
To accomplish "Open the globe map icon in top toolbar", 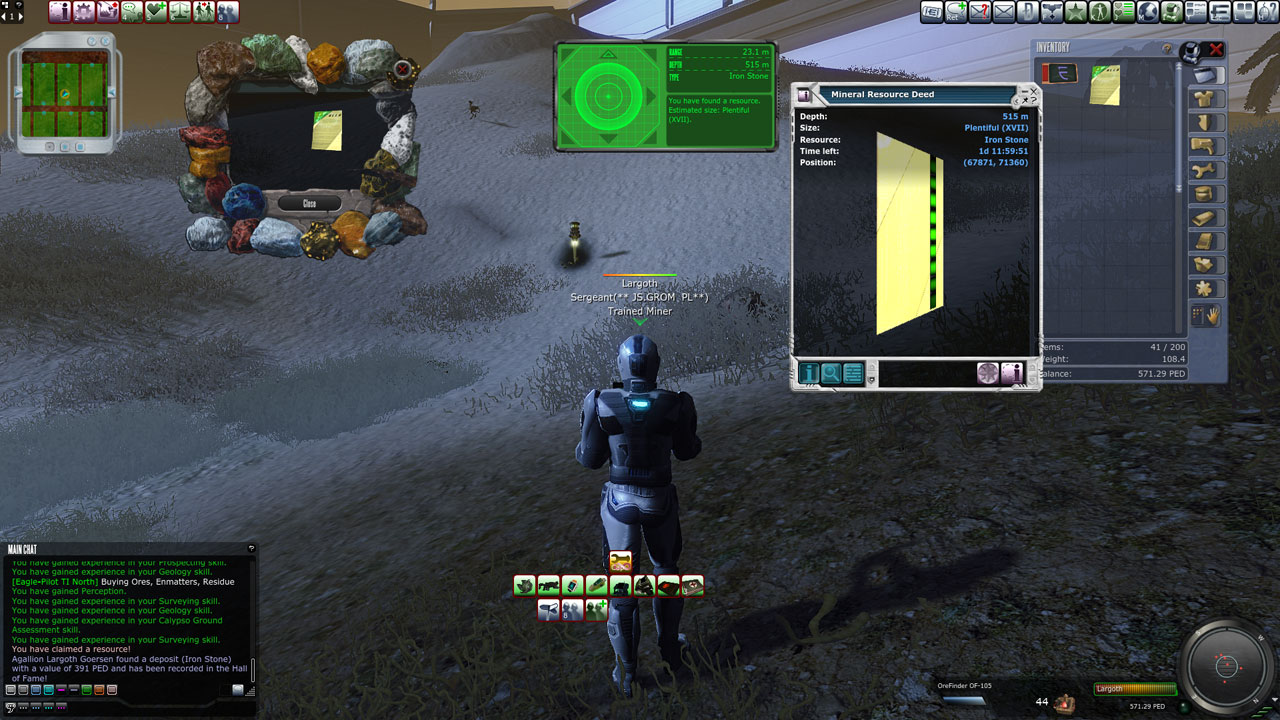I will (x=1148, y=12).
